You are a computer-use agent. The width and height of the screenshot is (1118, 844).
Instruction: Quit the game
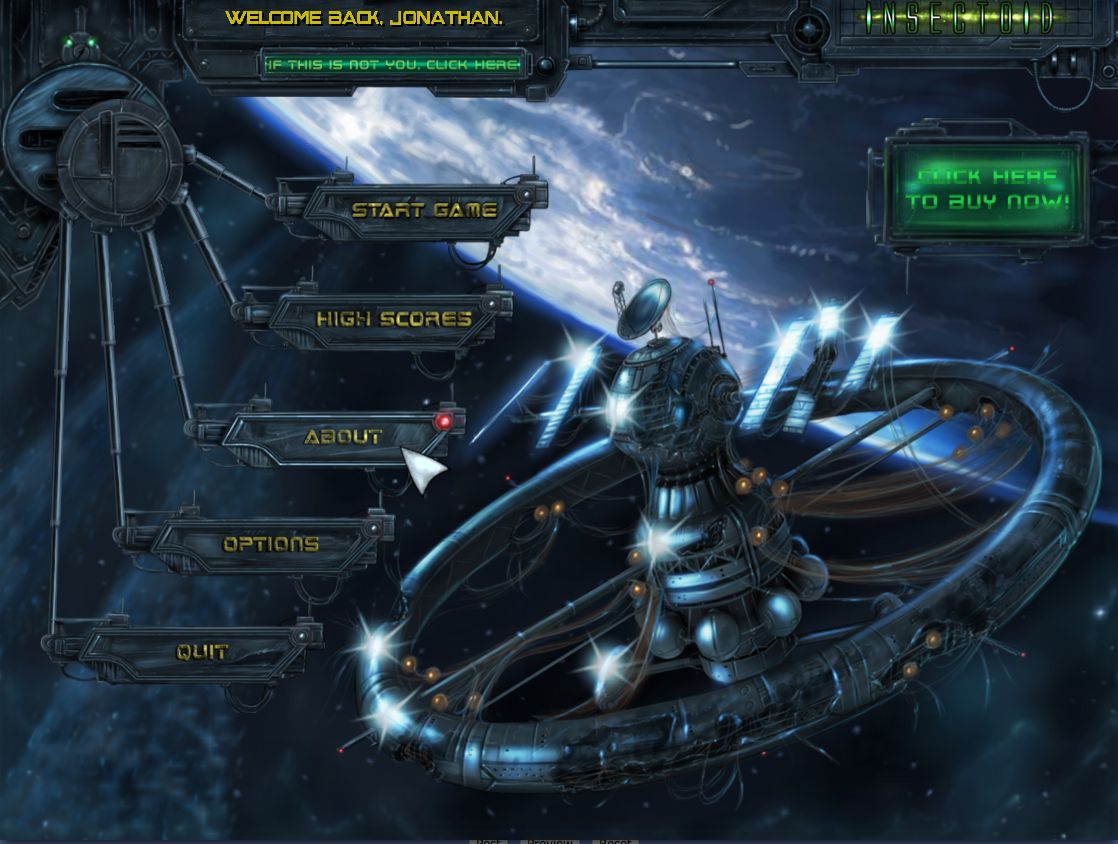coord(202,652)
